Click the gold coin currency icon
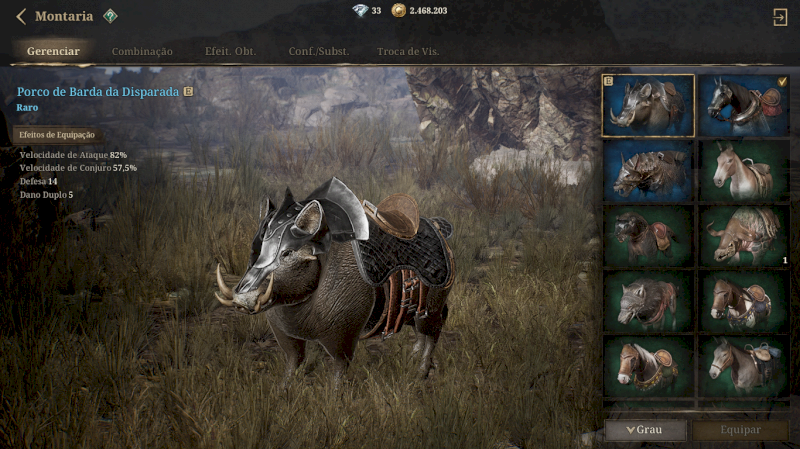 click(399, 10)
